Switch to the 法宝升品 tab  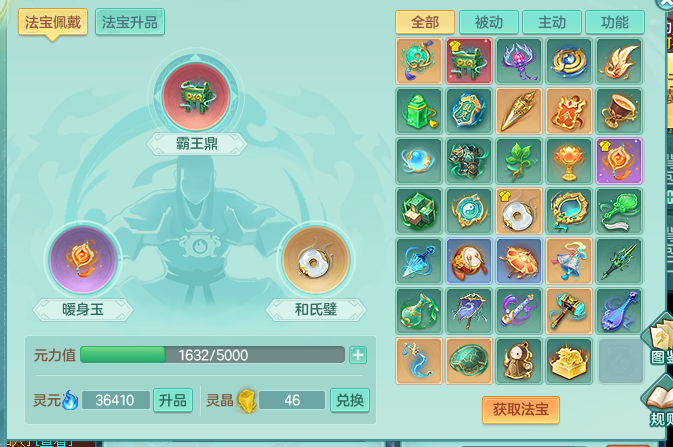coord(130,22)
